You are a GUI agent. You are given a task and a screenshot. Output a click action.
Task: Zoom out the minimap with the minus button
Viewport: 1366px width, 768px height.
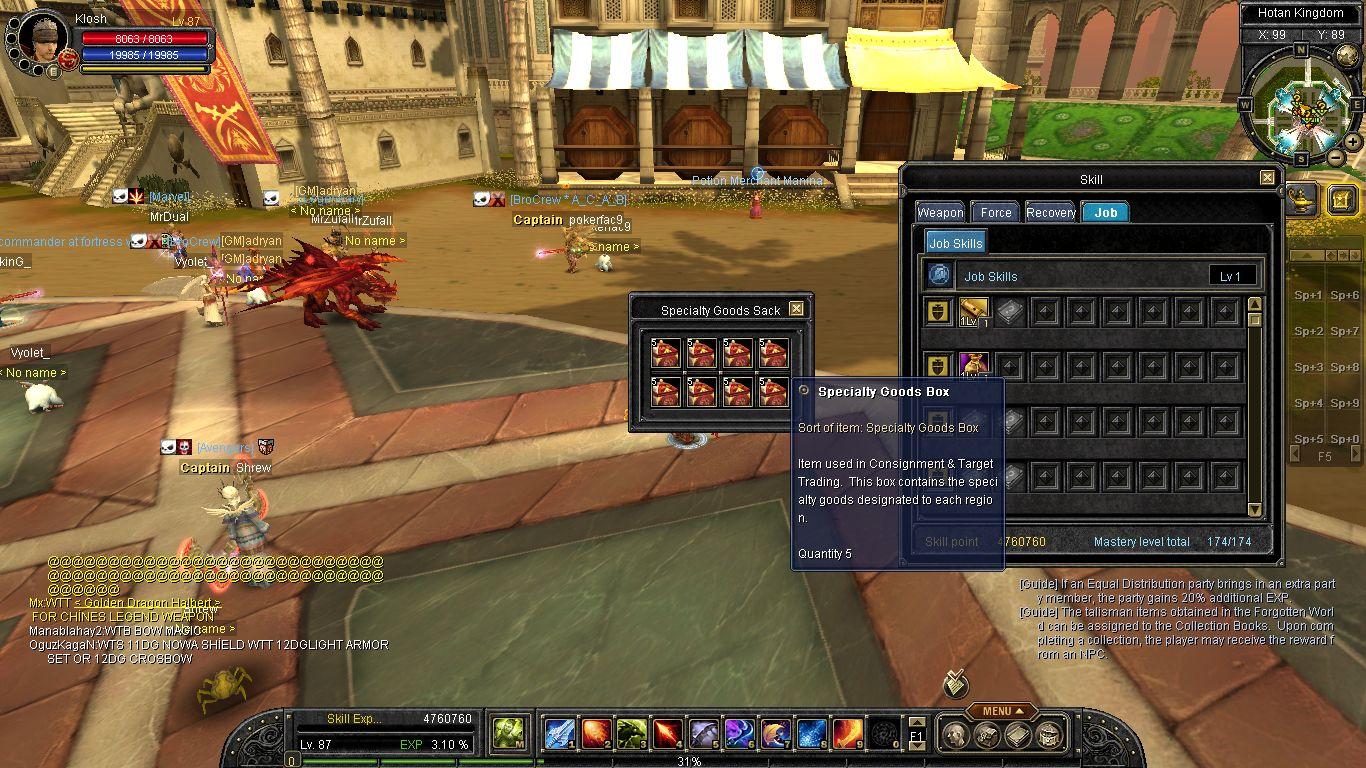coord(1335,157)
